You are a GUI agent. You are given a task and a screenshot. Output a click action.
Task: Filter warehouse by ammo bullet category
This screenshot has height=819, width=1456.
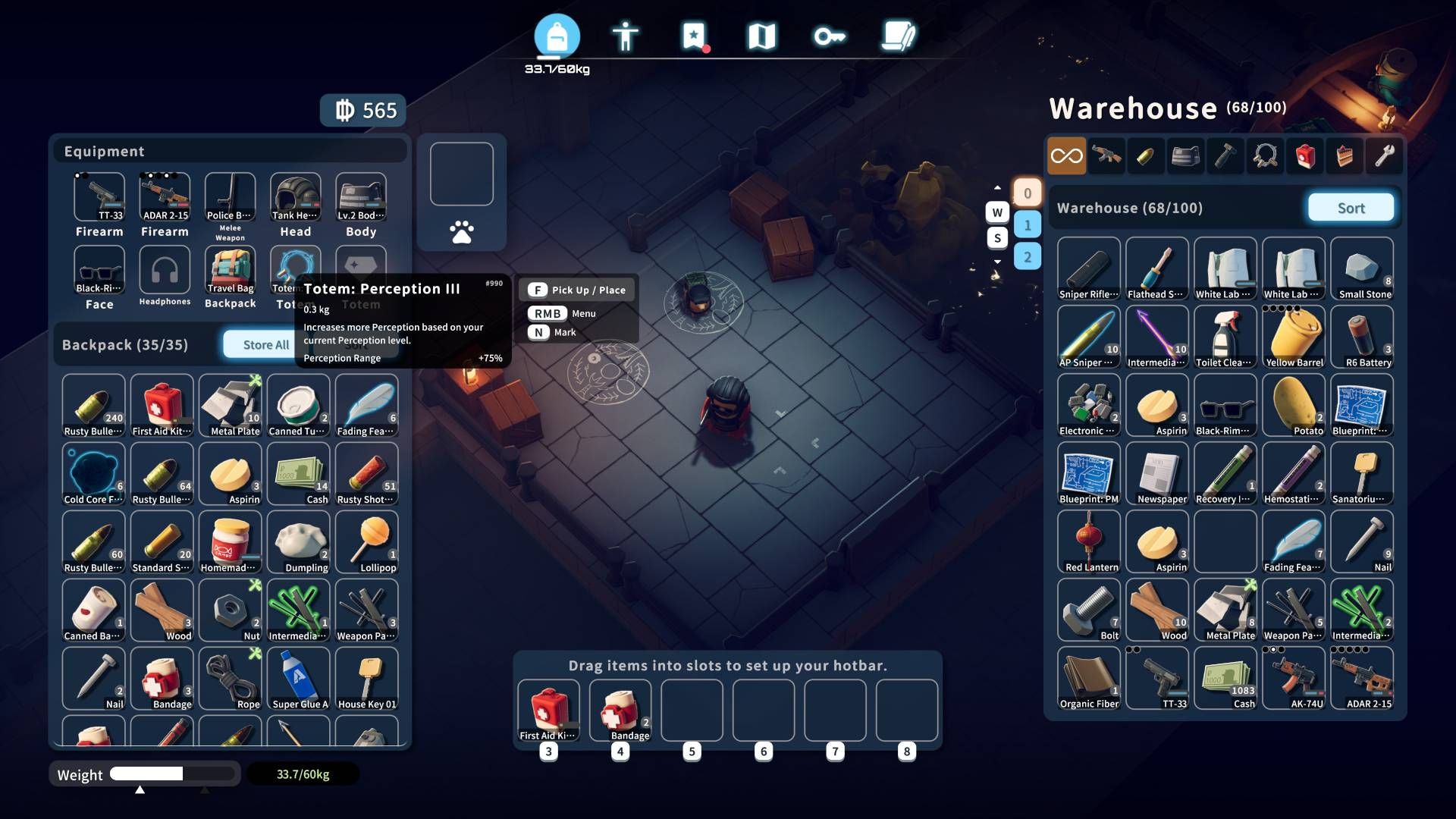(1146, 156)
